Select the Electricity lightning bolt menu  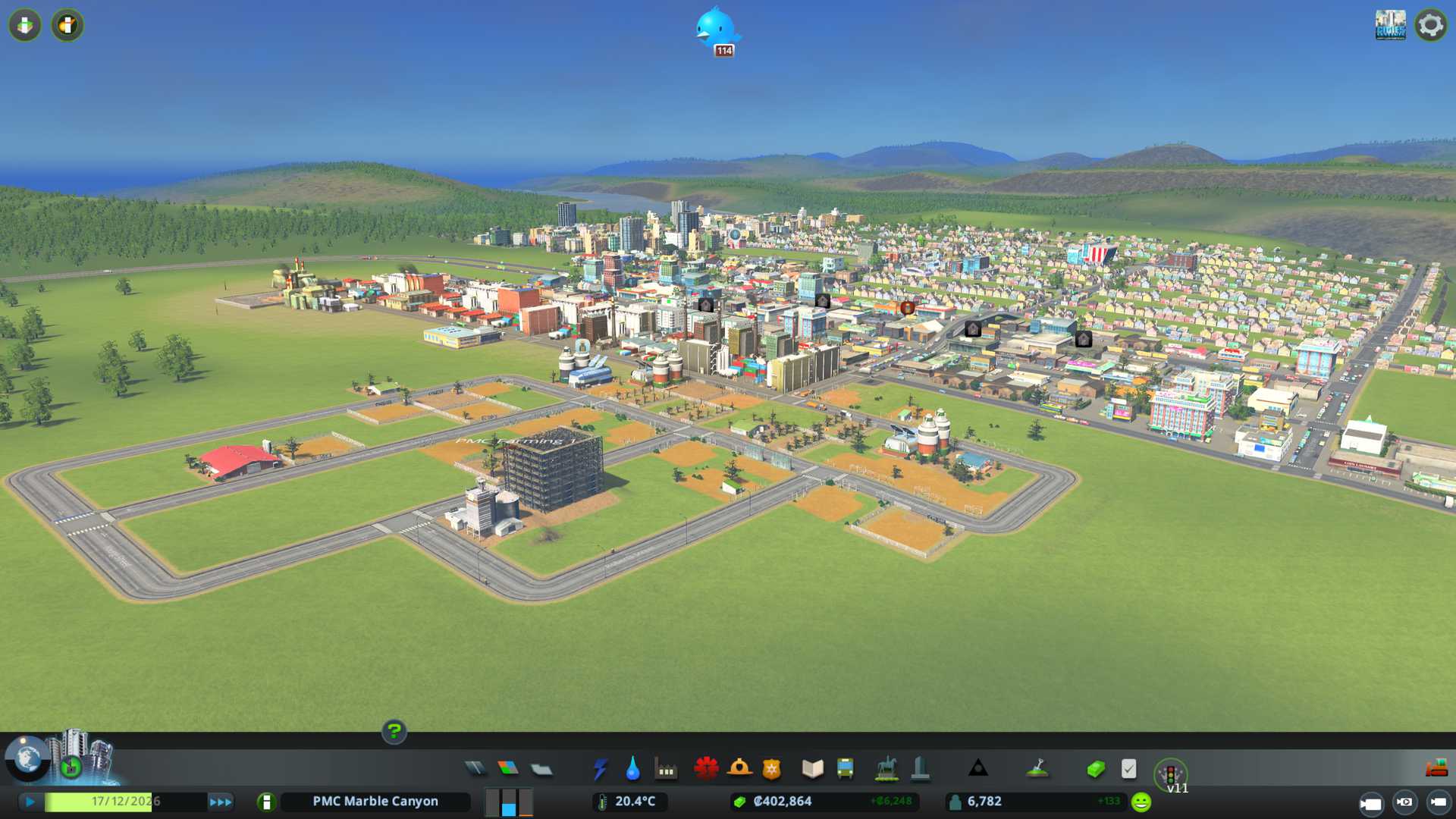point(600,769)
